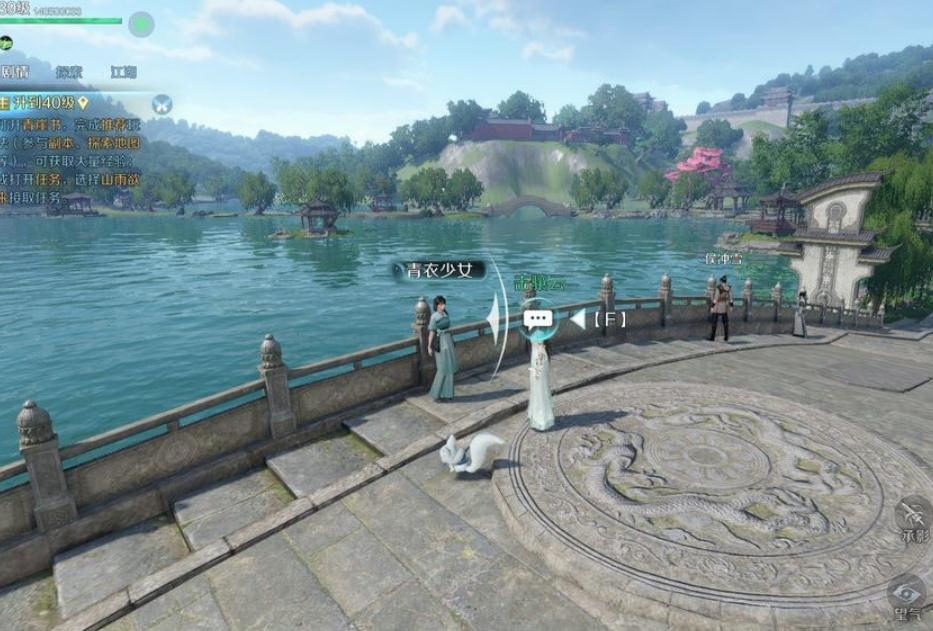Screen dimensions: 933x631
Task: Open the 升到40级 quest objective
Action: coord(44,103)
